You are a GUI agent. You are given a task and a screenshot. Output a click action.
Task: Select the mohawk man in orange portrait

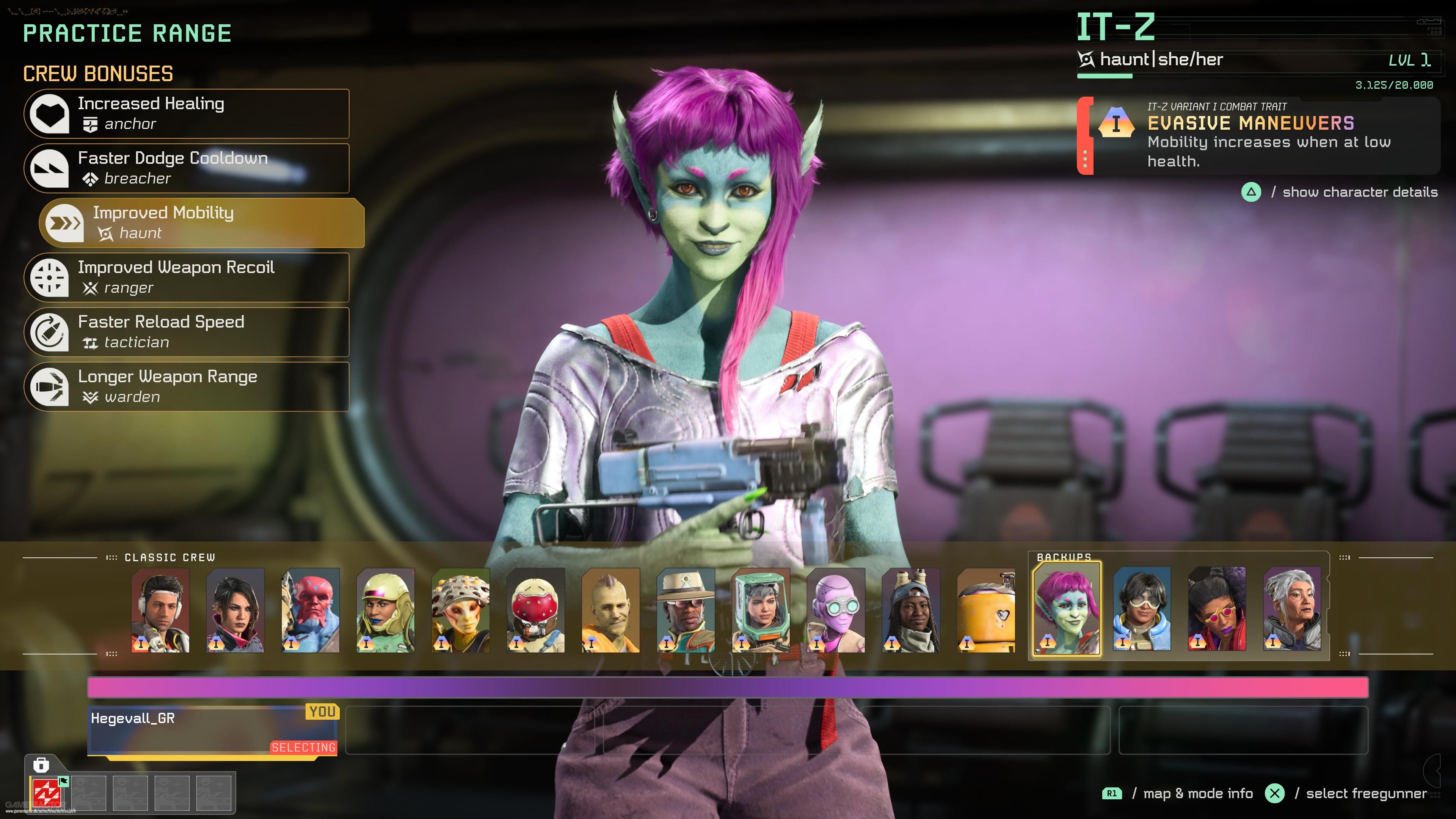point(610,611)
